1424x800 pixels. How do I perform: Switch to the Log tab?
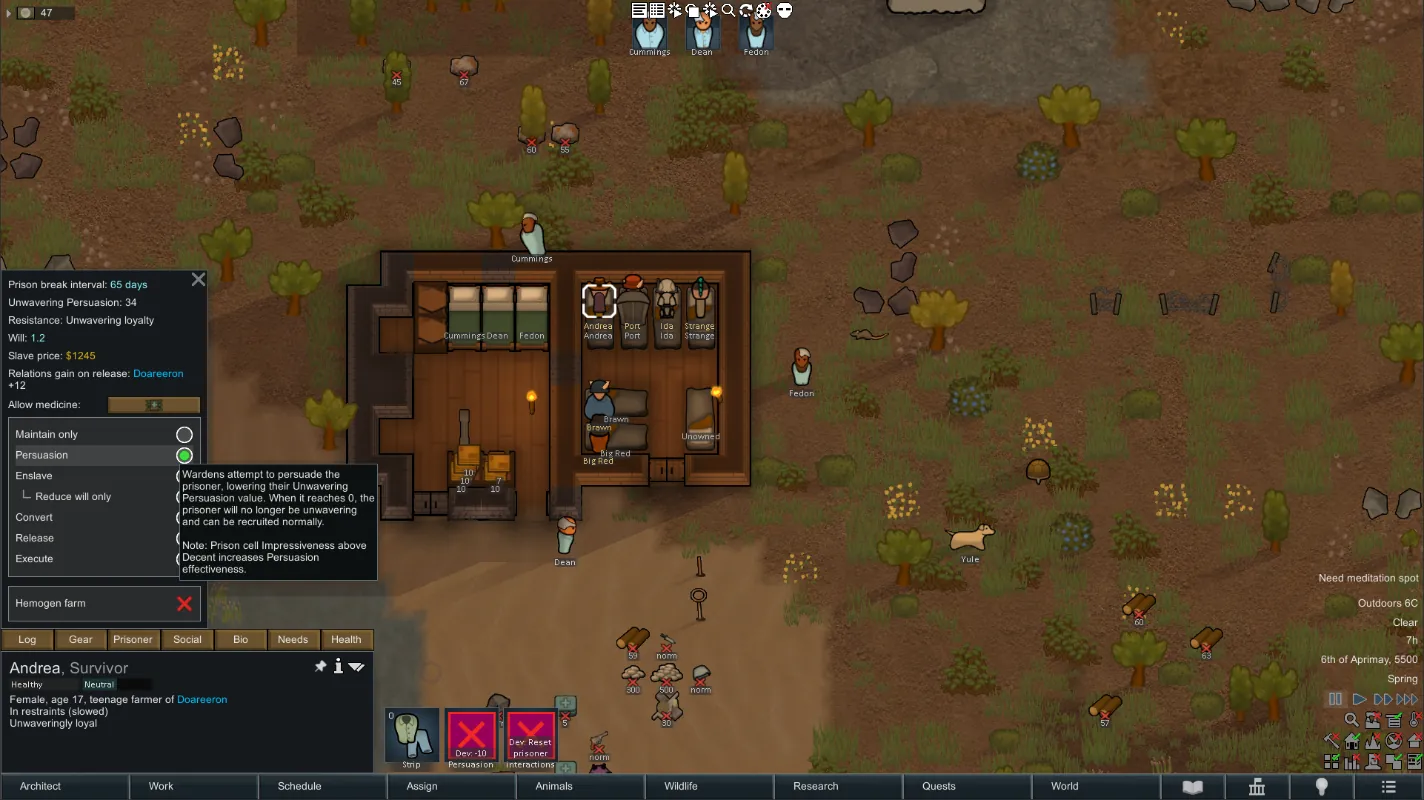[28, 640]
